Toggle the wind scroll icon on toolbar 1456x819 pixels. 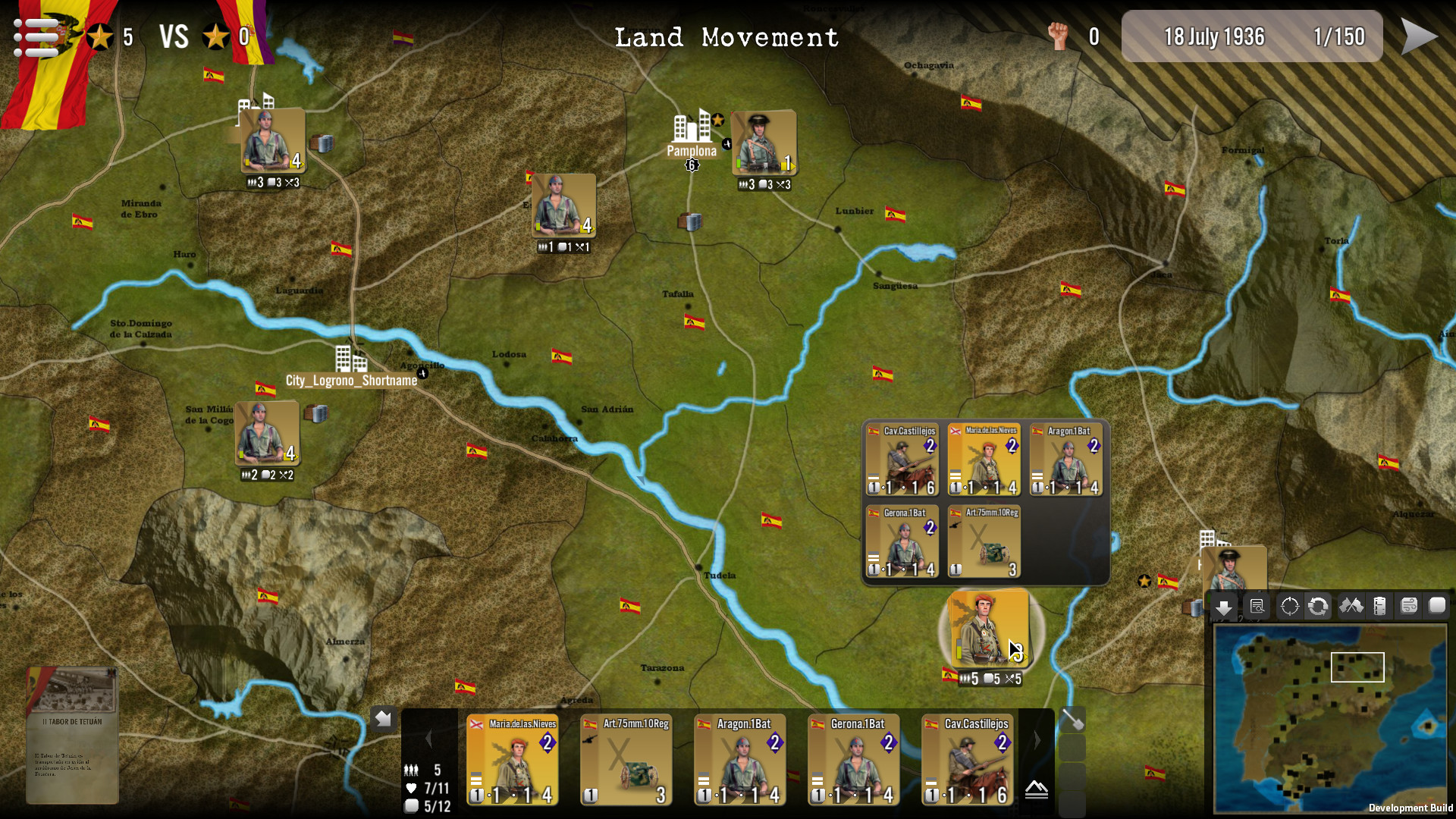[1407, 607]
